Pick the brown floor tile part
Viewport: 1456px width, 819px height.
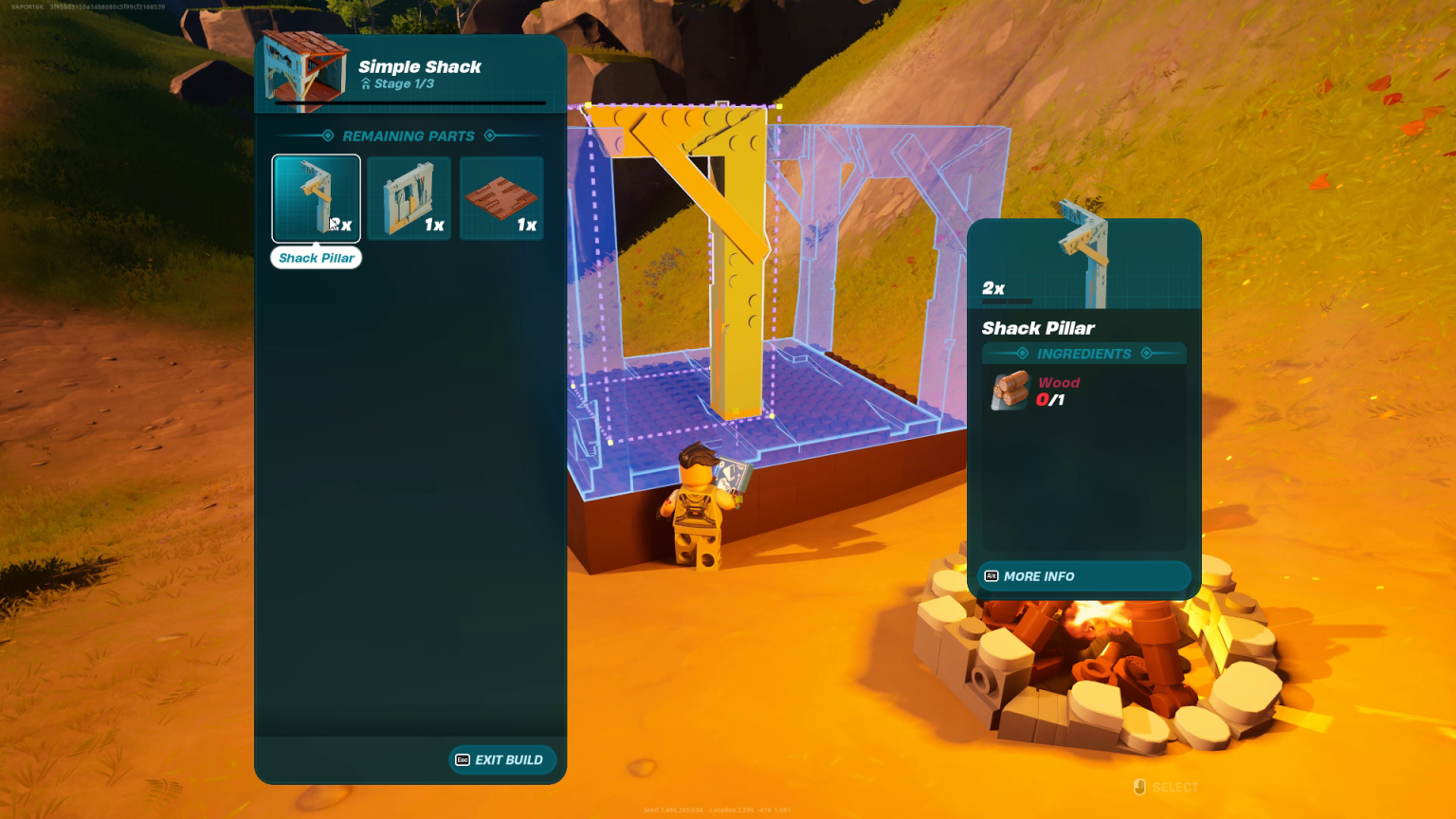pyautogui.click(x=501, y=198)
